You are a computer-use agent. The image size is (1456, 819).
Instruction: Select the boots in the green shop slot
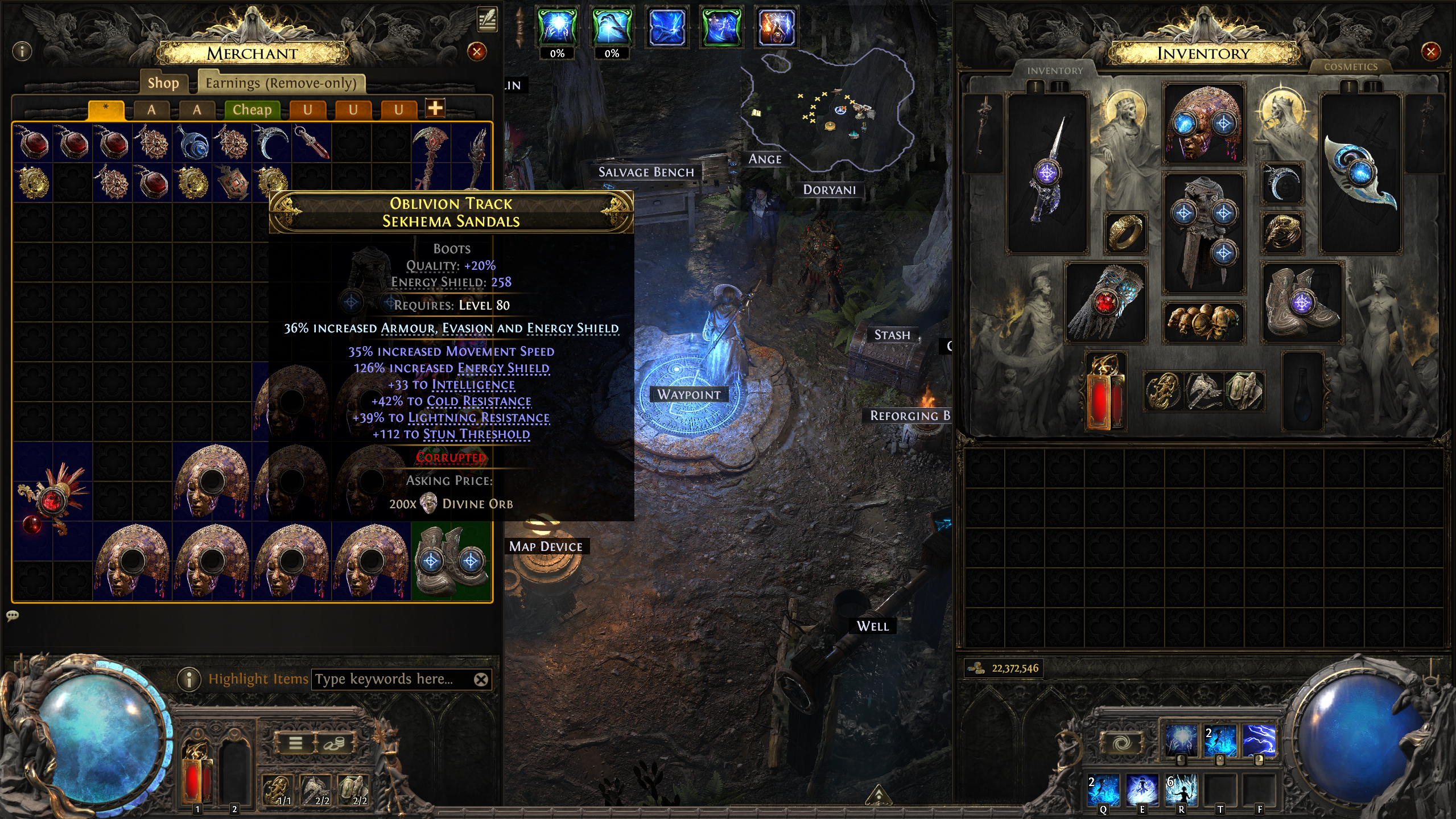tap(451, 561)
